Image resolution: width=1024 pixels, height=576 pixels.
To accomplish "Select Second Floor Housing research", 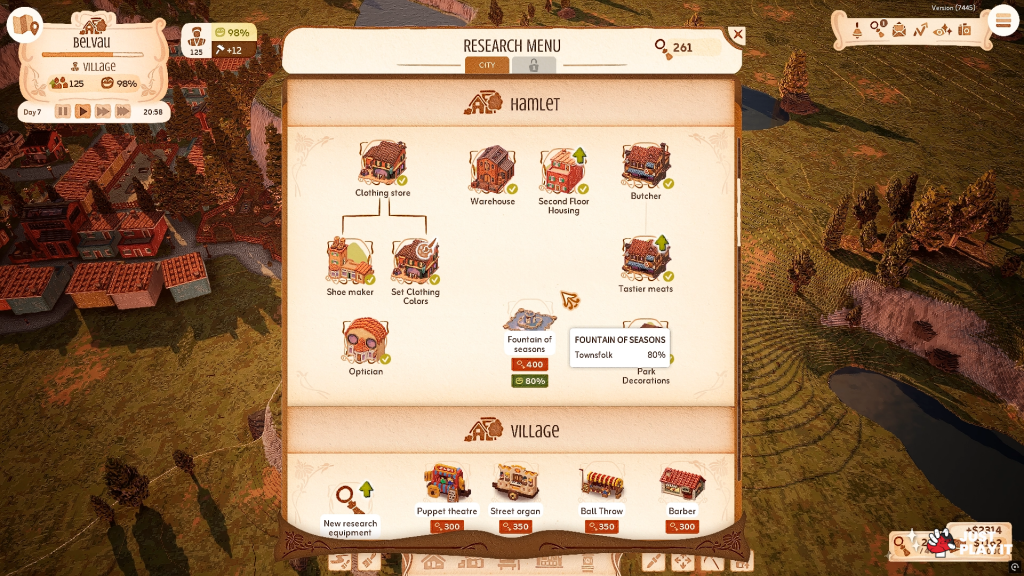I will (563, 171).
